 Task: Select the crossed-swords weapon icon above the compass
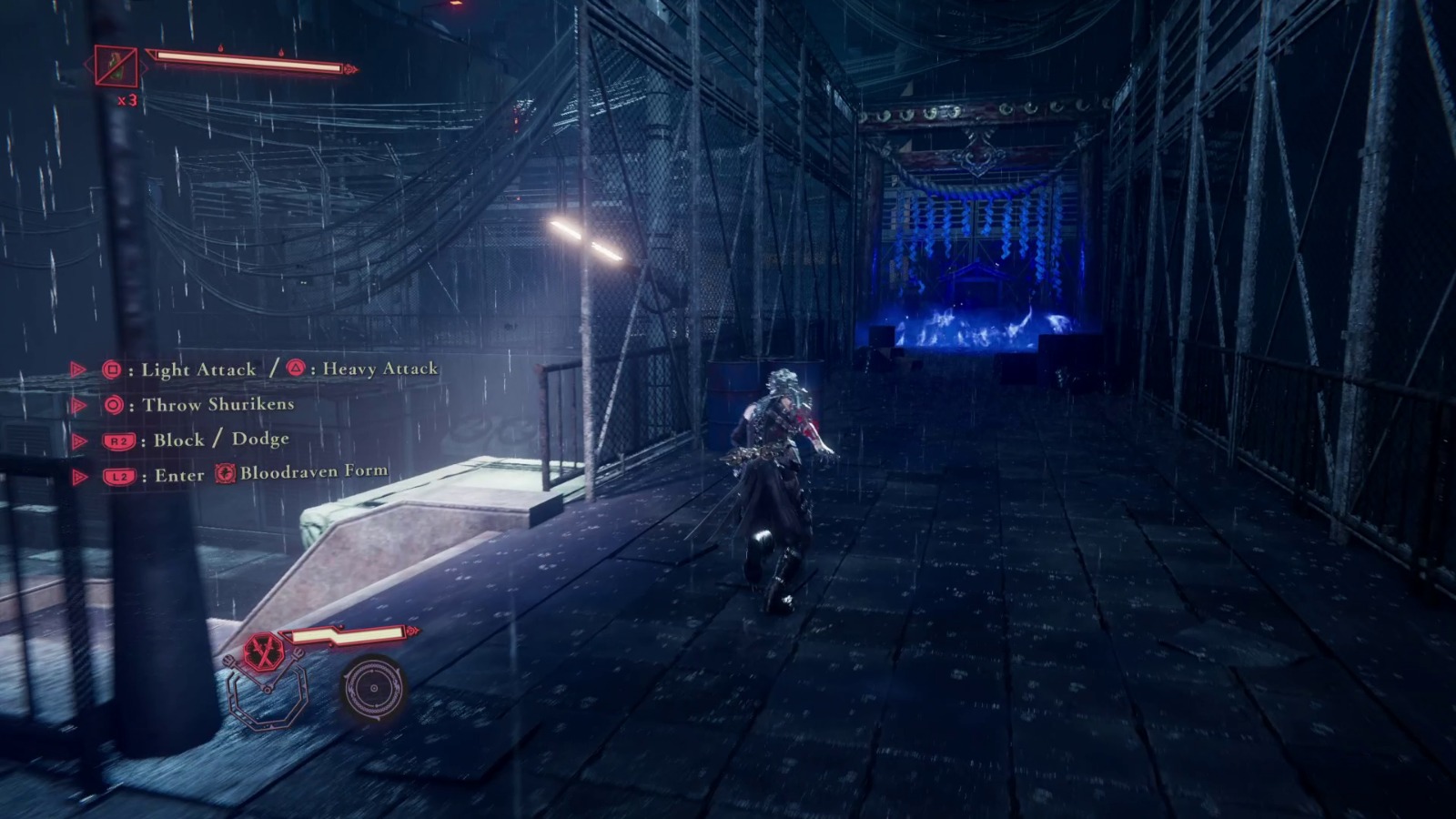(x=264, y=651)
